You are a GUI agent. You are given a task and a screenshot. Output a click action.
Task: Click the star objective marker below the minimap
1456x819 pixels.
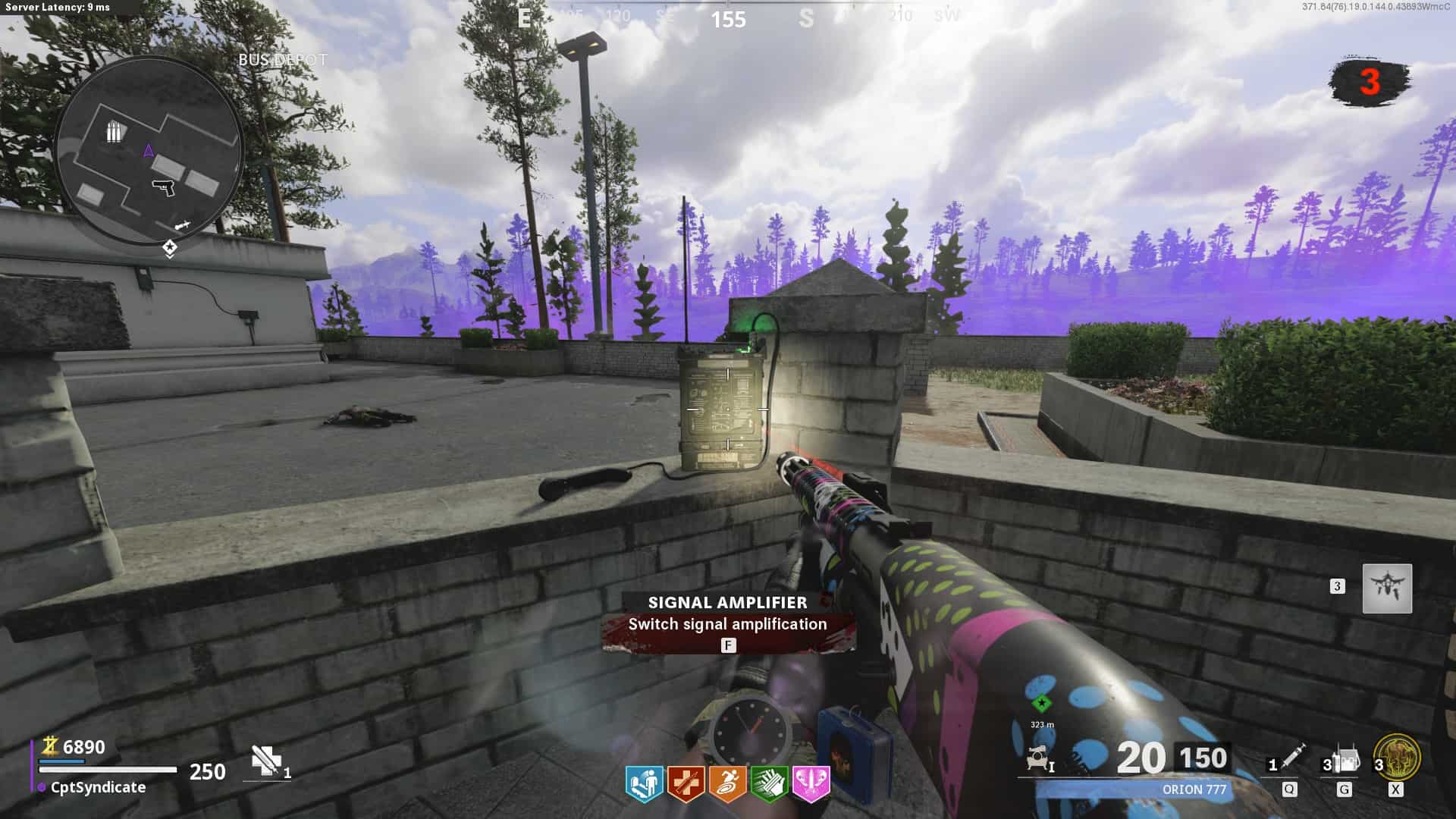tap(170, 247)
